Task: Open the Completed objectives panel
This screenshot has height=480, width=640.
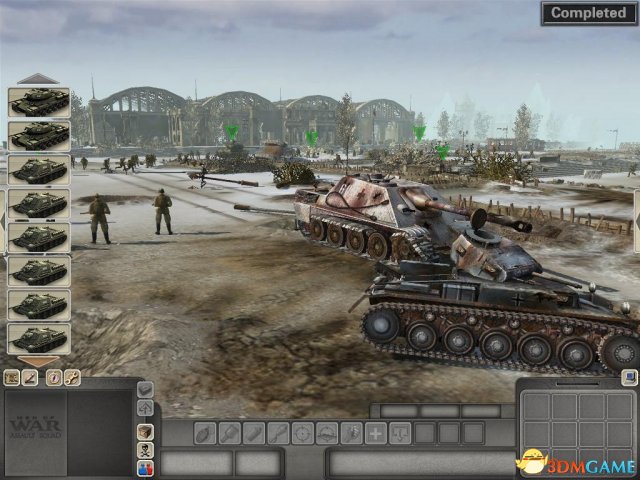Action: [x=589, y=13]
